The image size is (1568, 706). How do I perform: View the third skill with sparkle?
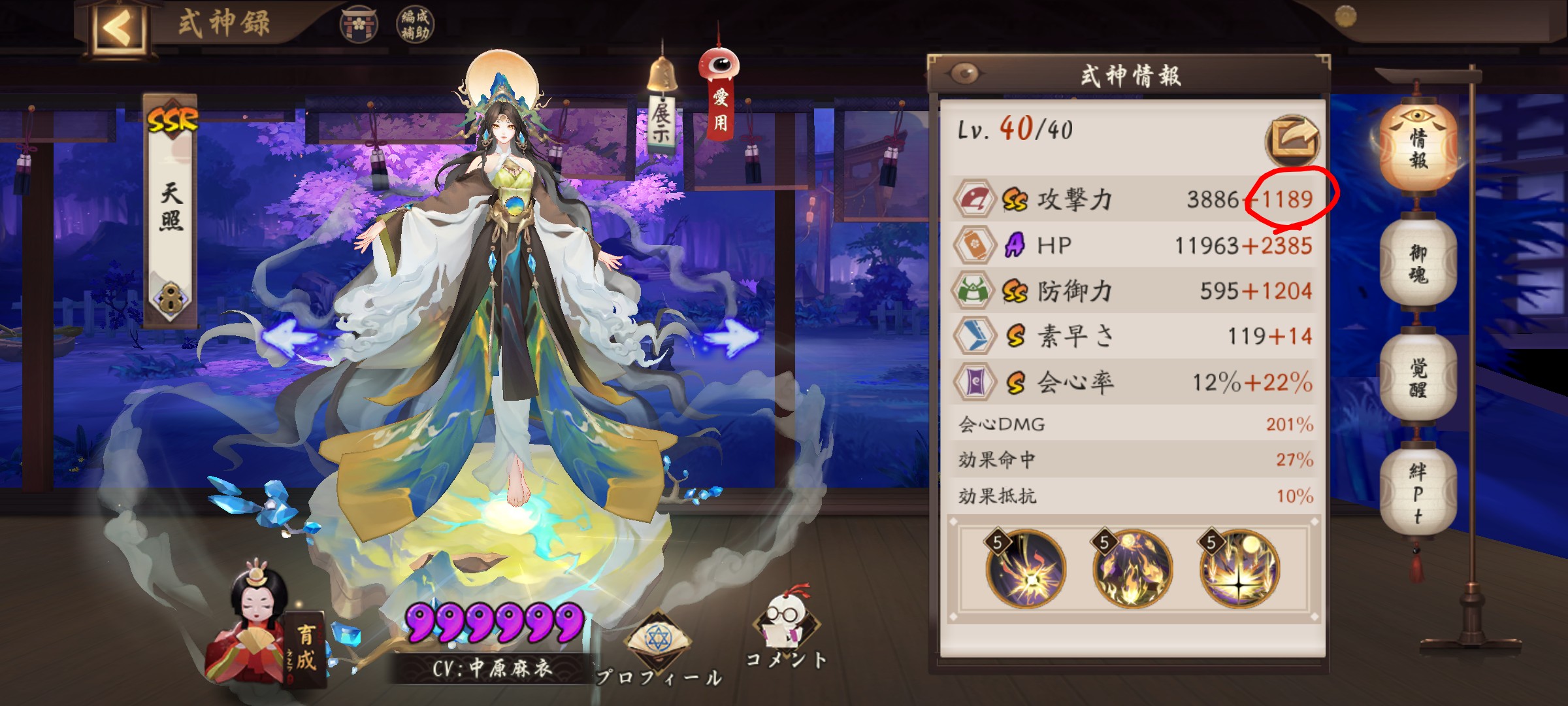[x=1239, y=569]
